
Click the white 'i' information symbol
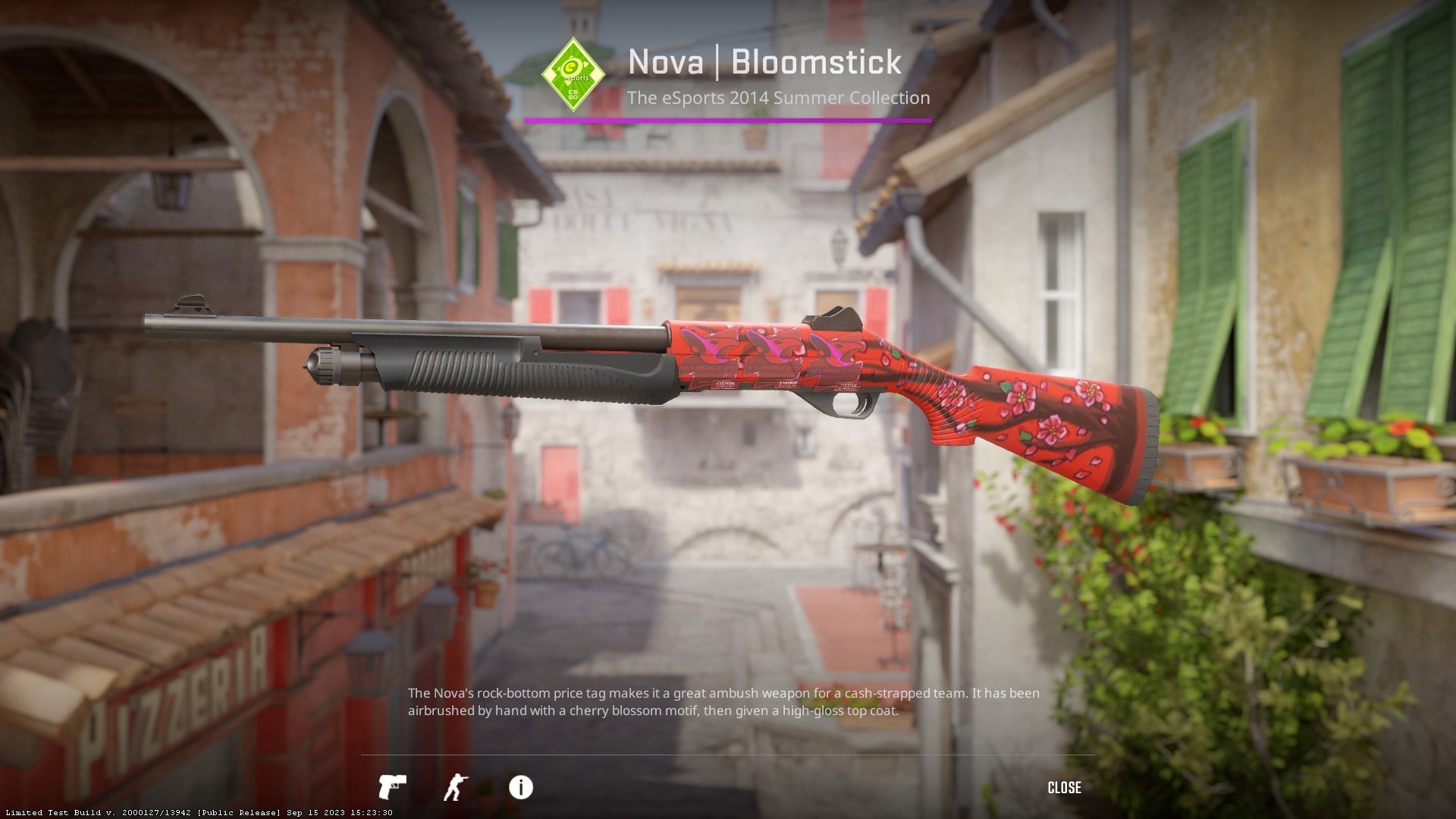point(519,787)
